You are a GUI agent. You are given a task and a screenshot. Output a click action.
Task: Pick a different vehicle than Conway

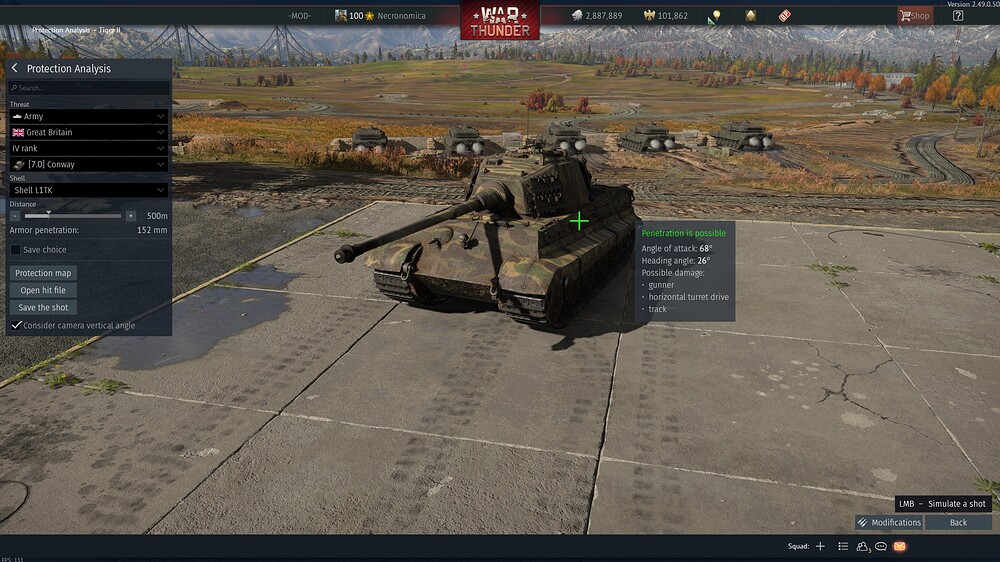[88, 164]
